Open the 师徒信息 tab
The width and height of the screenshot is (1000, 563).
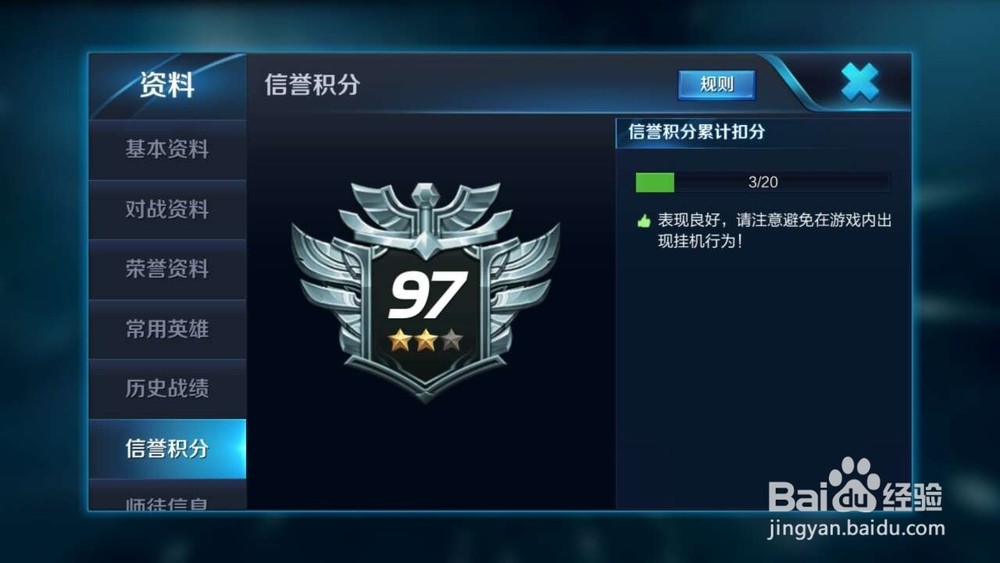(x=167, y=499)
